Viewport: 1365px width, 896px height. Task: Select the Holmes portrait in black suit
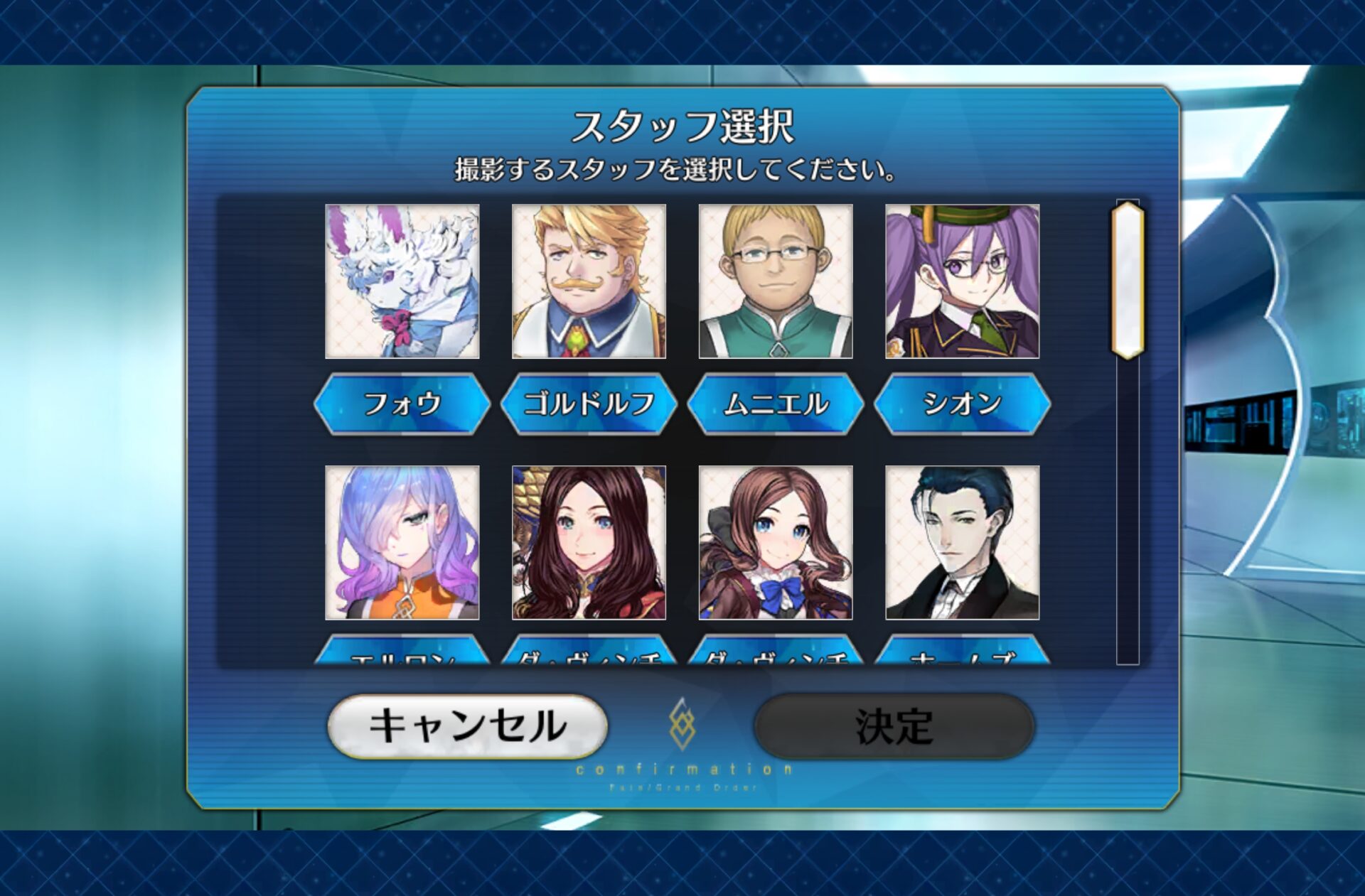pos(962,543)
